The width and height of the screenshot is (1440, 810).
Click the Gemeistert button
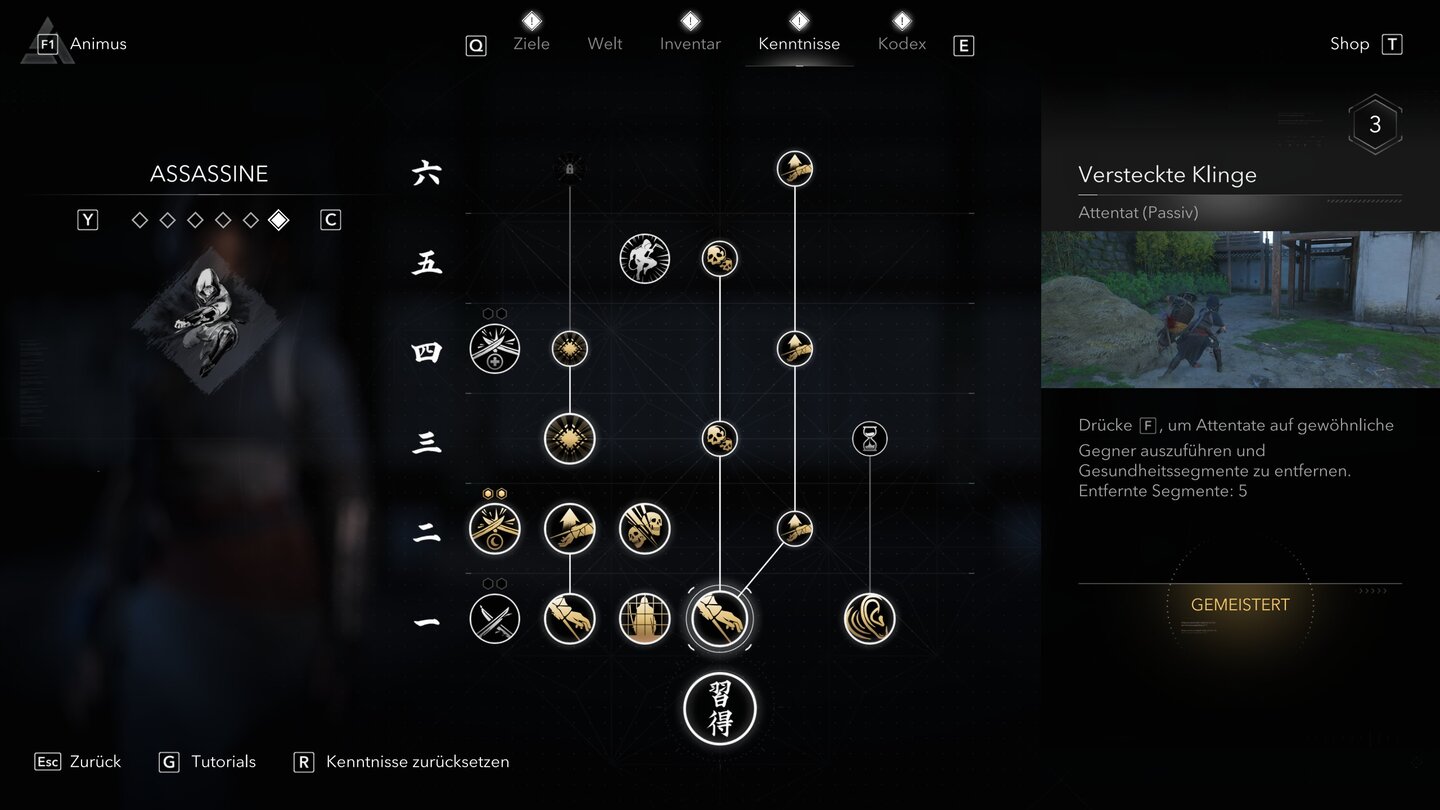[x=1240, y=605]
